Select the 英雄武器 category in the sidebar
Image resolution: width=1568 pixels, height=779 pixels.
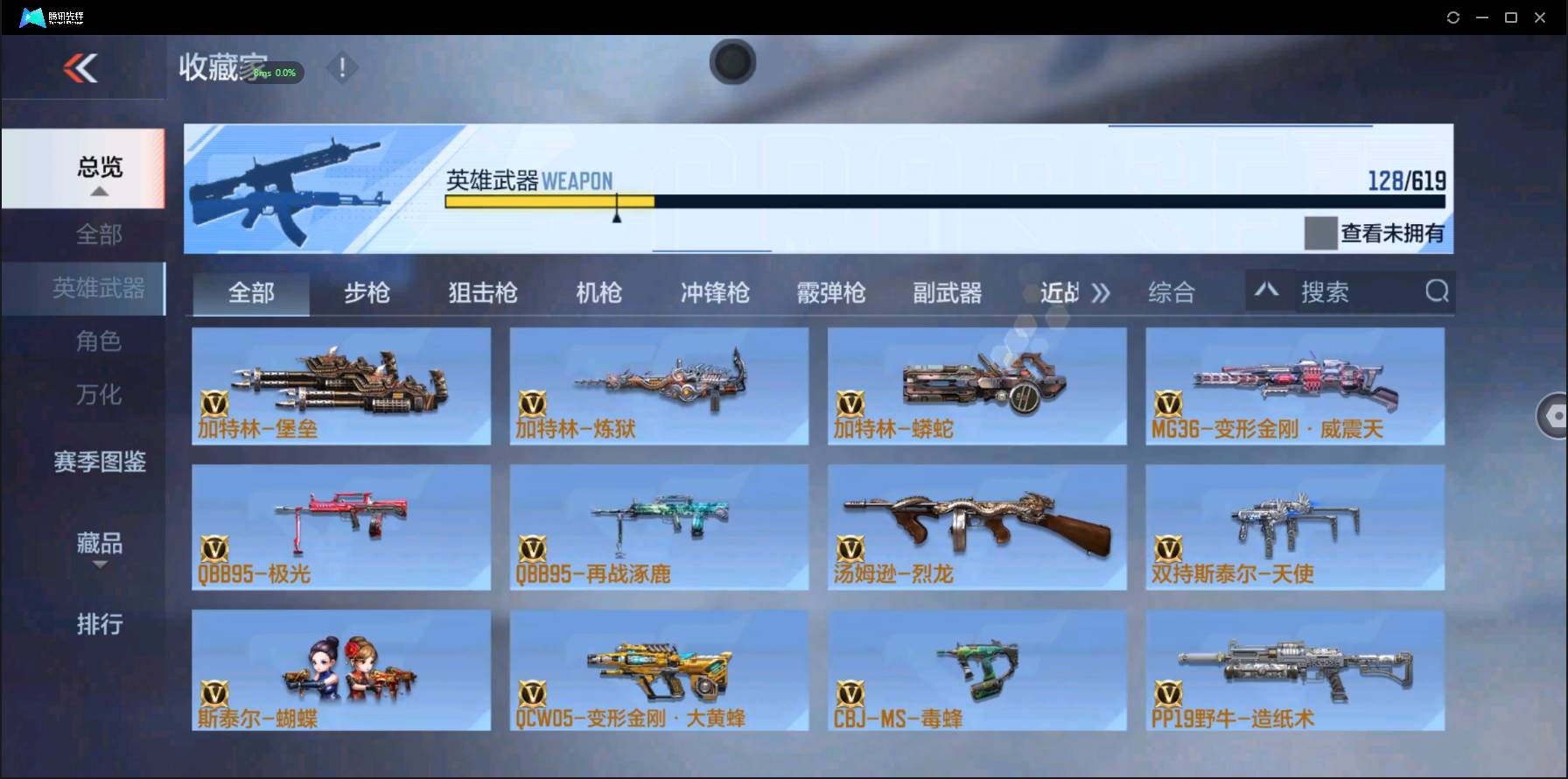pos(99,288)
